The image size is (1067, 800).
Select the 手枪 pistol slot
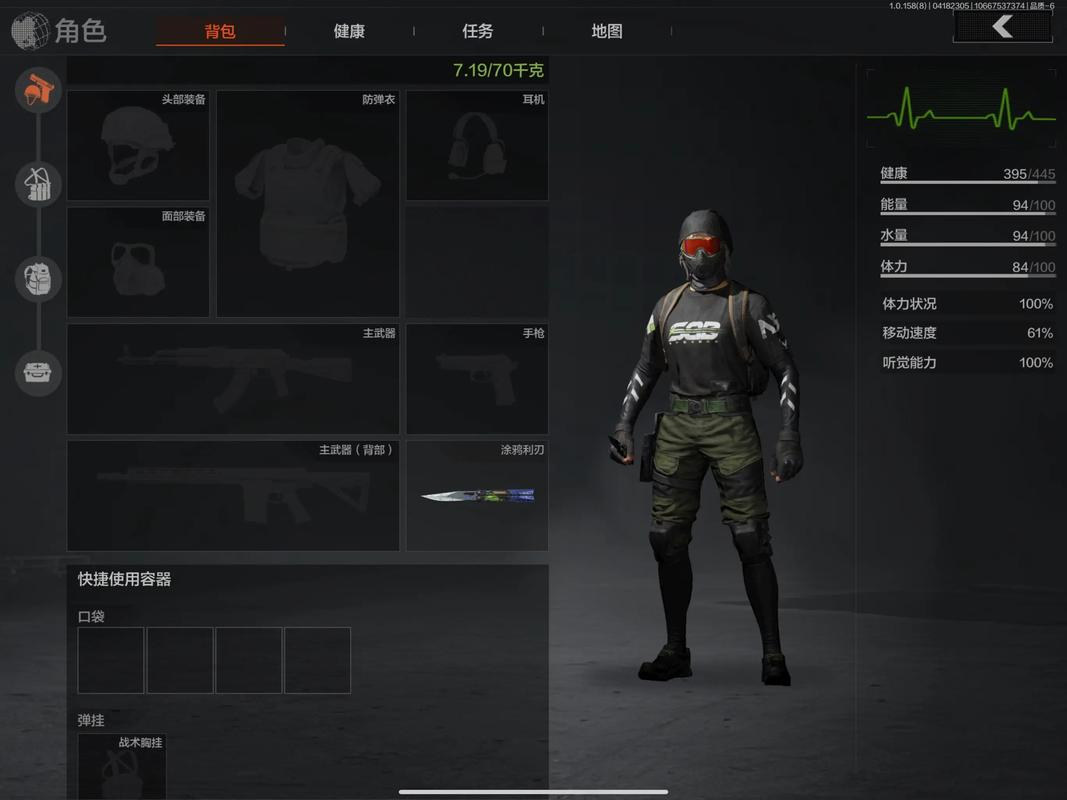point(476,379)
